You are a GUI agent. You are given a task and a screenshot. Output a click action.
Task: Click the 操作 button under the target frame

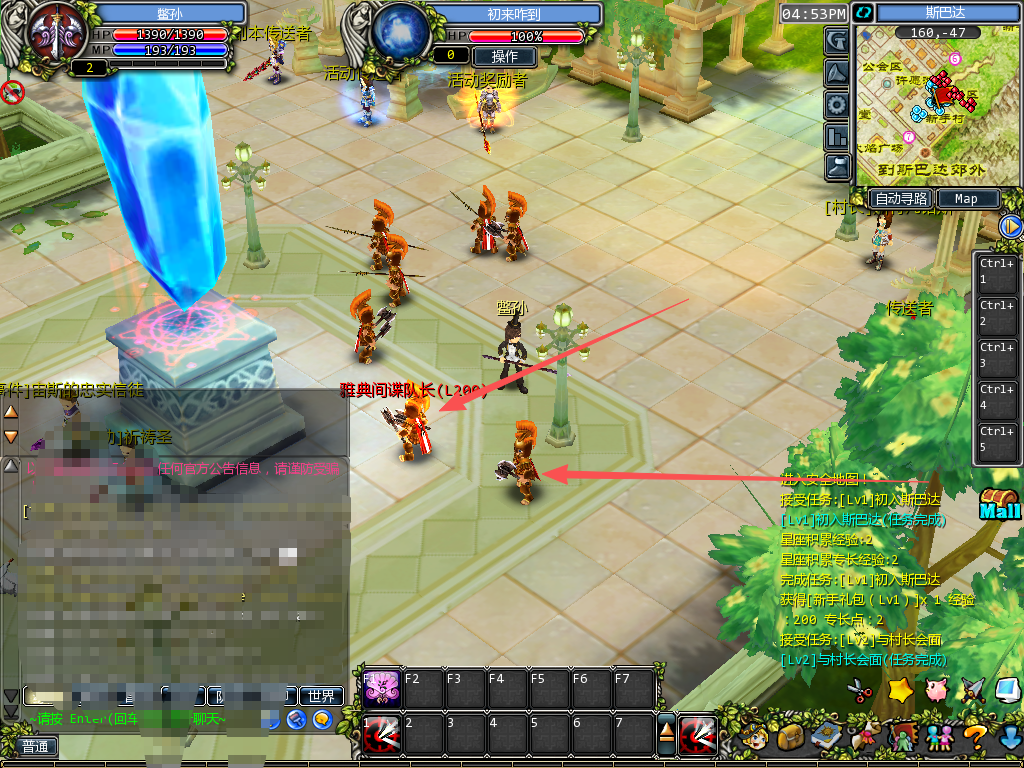pyautogui.click(x=504, y=56)
